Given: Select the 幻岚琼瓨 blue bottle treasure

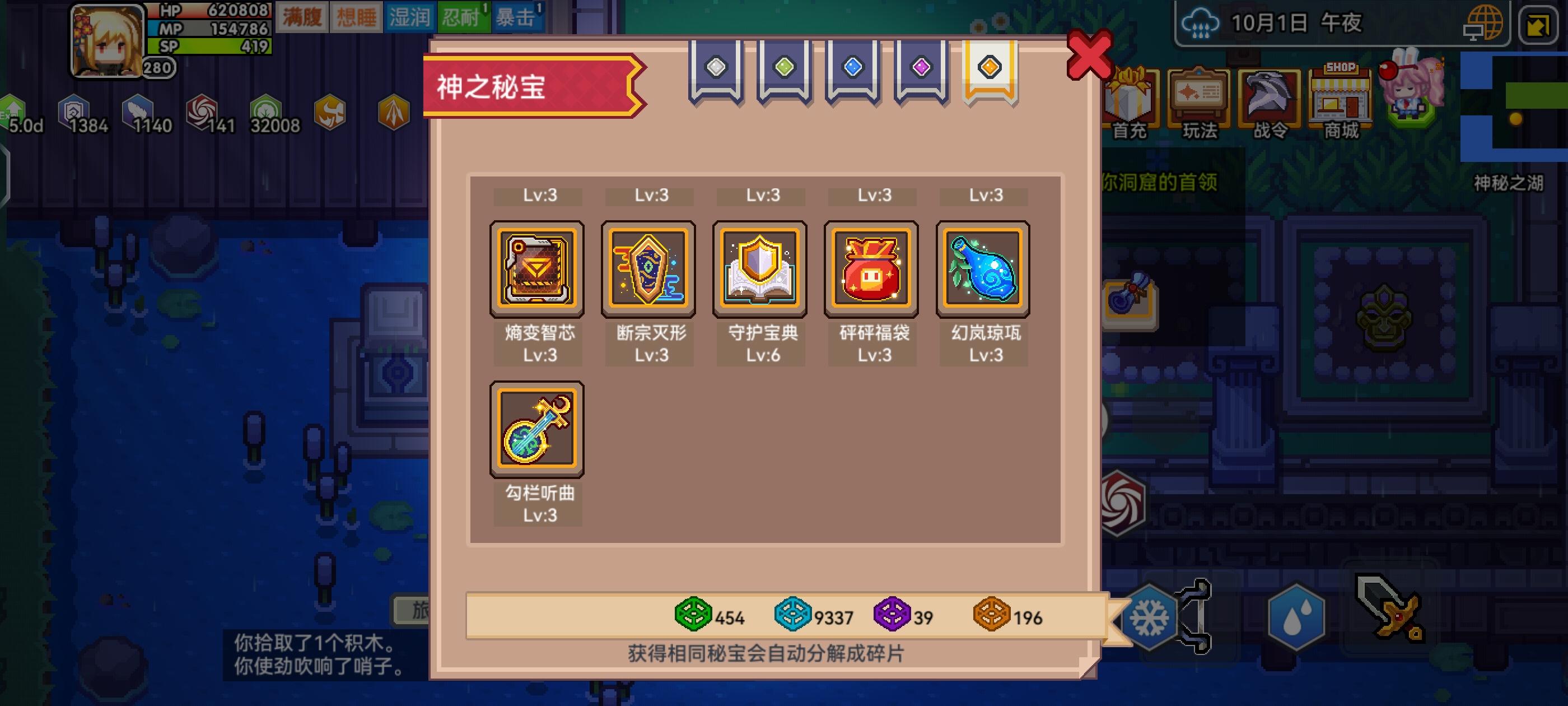Looking at the screenshot, I should [982, 270].
